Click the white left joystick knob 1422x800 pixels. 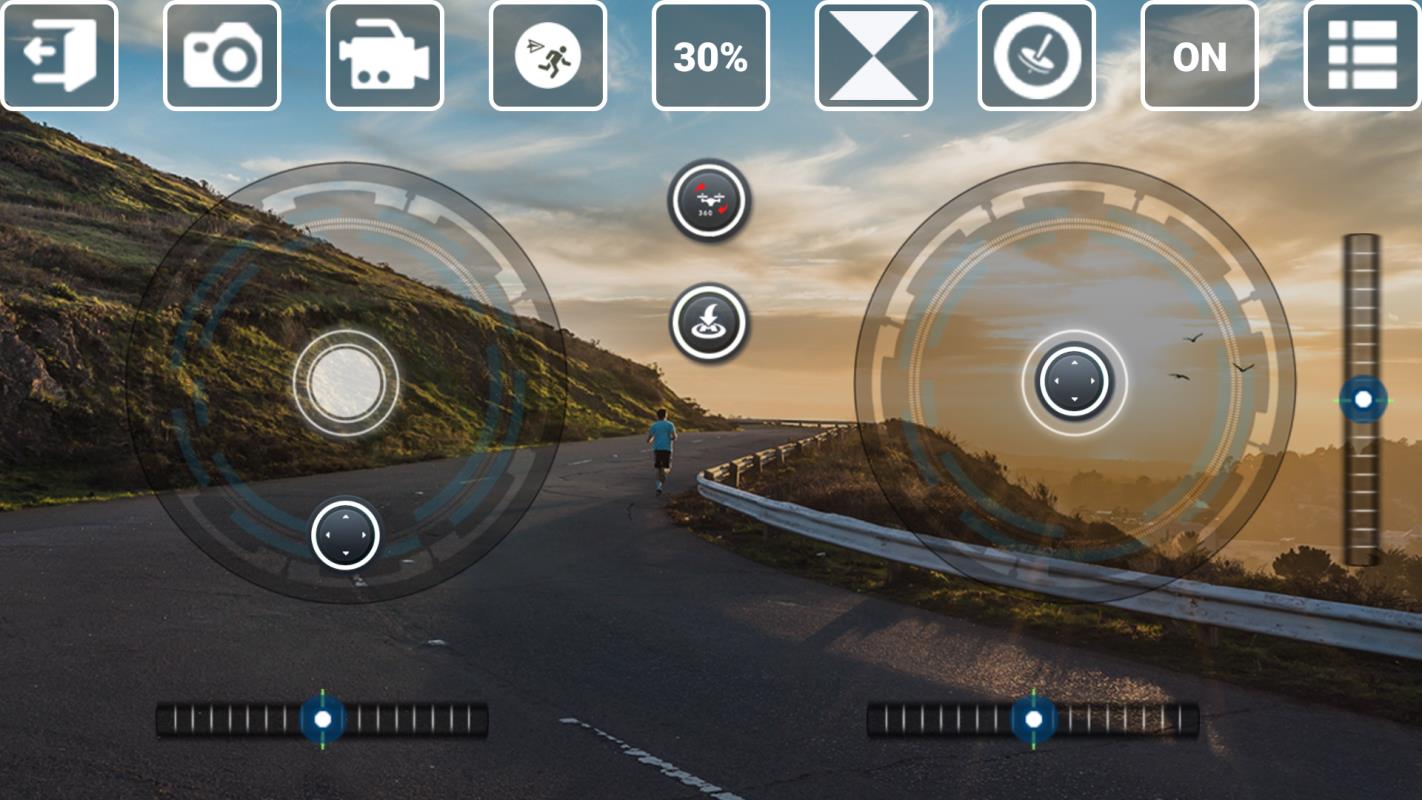[346, 382]
